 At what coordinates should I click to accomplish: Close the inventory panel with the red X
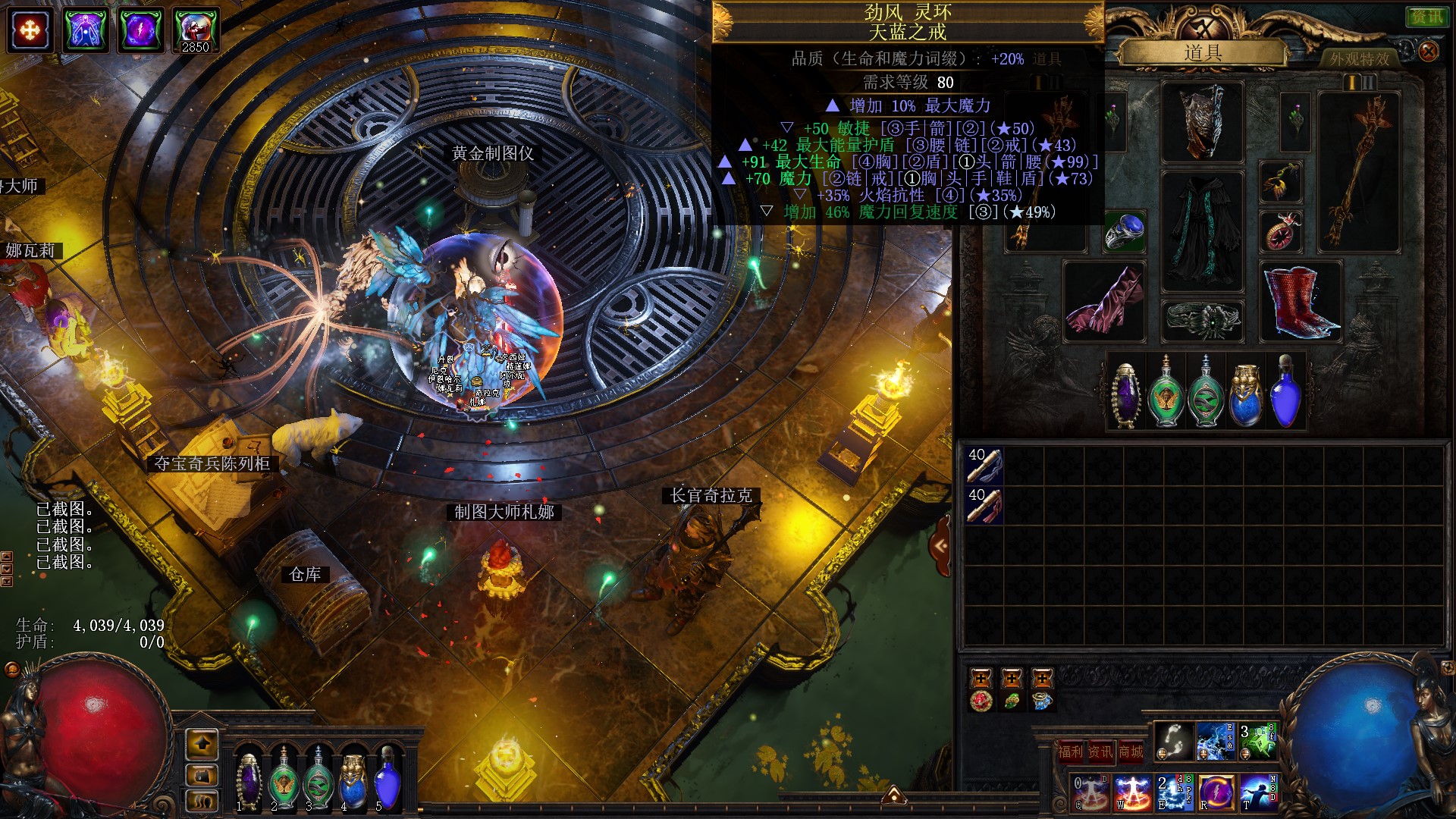tap(1428, 52)
